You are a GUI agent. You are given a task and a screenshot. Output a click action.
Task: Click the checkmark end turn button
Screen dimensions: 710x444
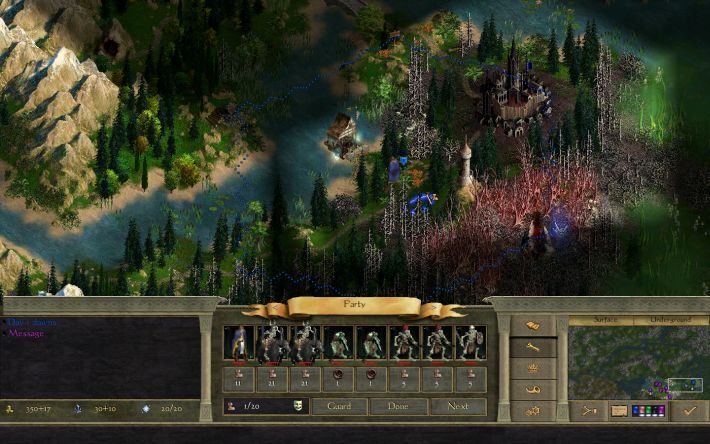pos(687,410)
